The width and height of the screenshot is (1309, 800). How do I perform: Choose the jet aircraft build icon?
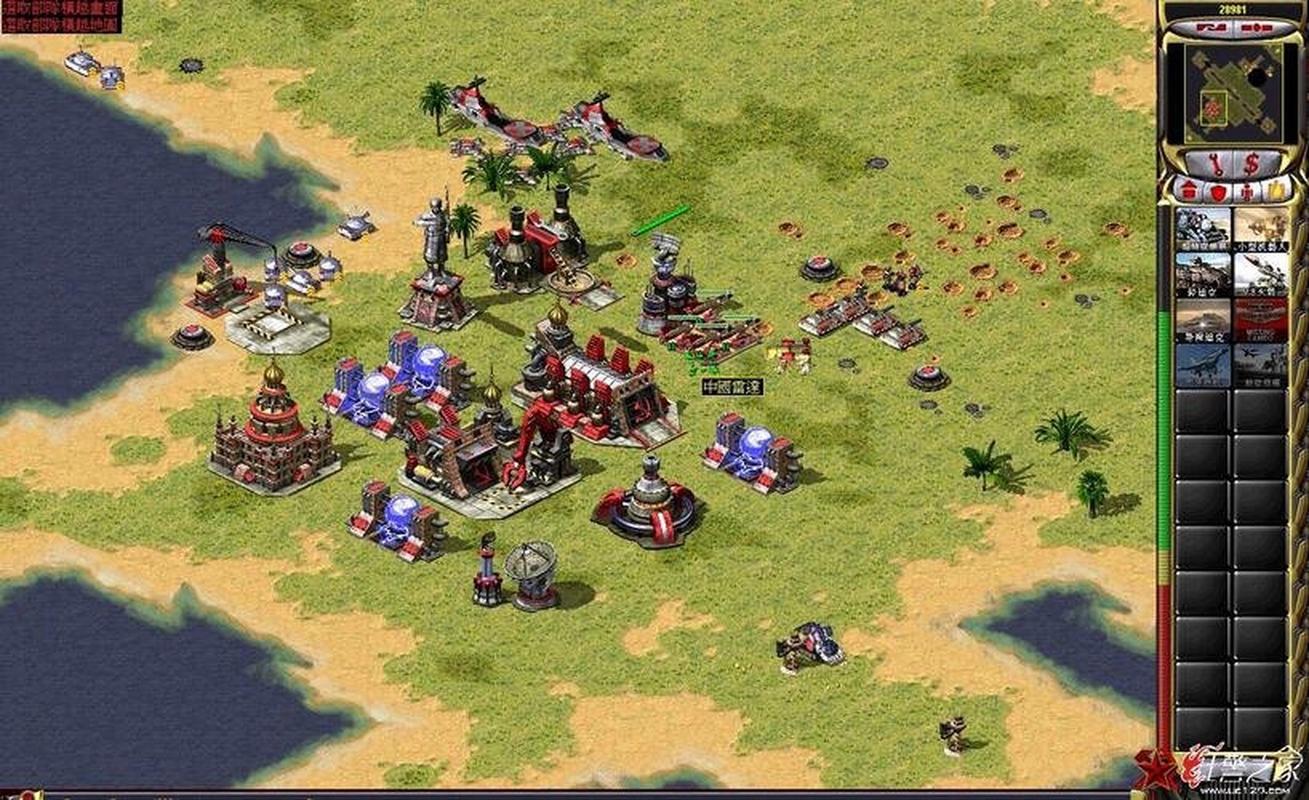point(1202,365)
